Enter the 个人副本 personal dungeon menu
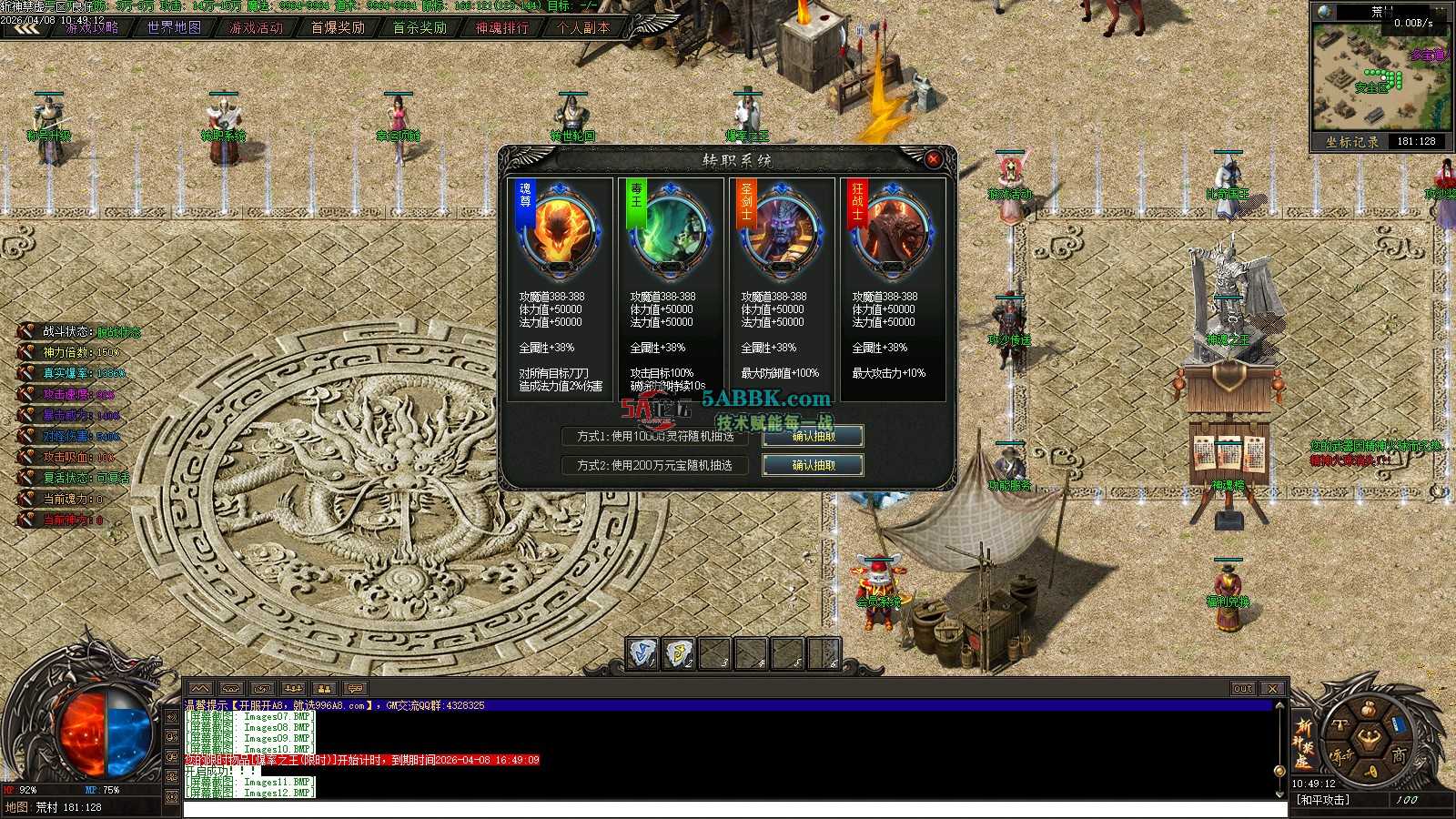Image resolution: width=1456 pixels, height=819 pixels. [583, 27]
